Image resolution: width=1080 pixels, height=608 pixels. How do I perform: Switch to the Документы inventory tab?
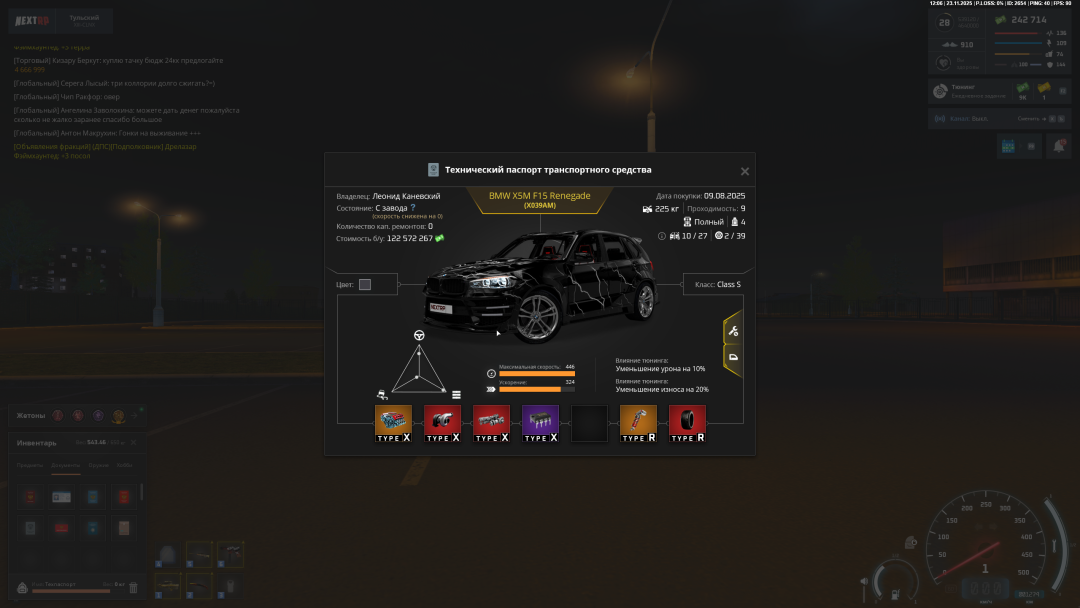[x=66, y=465]
